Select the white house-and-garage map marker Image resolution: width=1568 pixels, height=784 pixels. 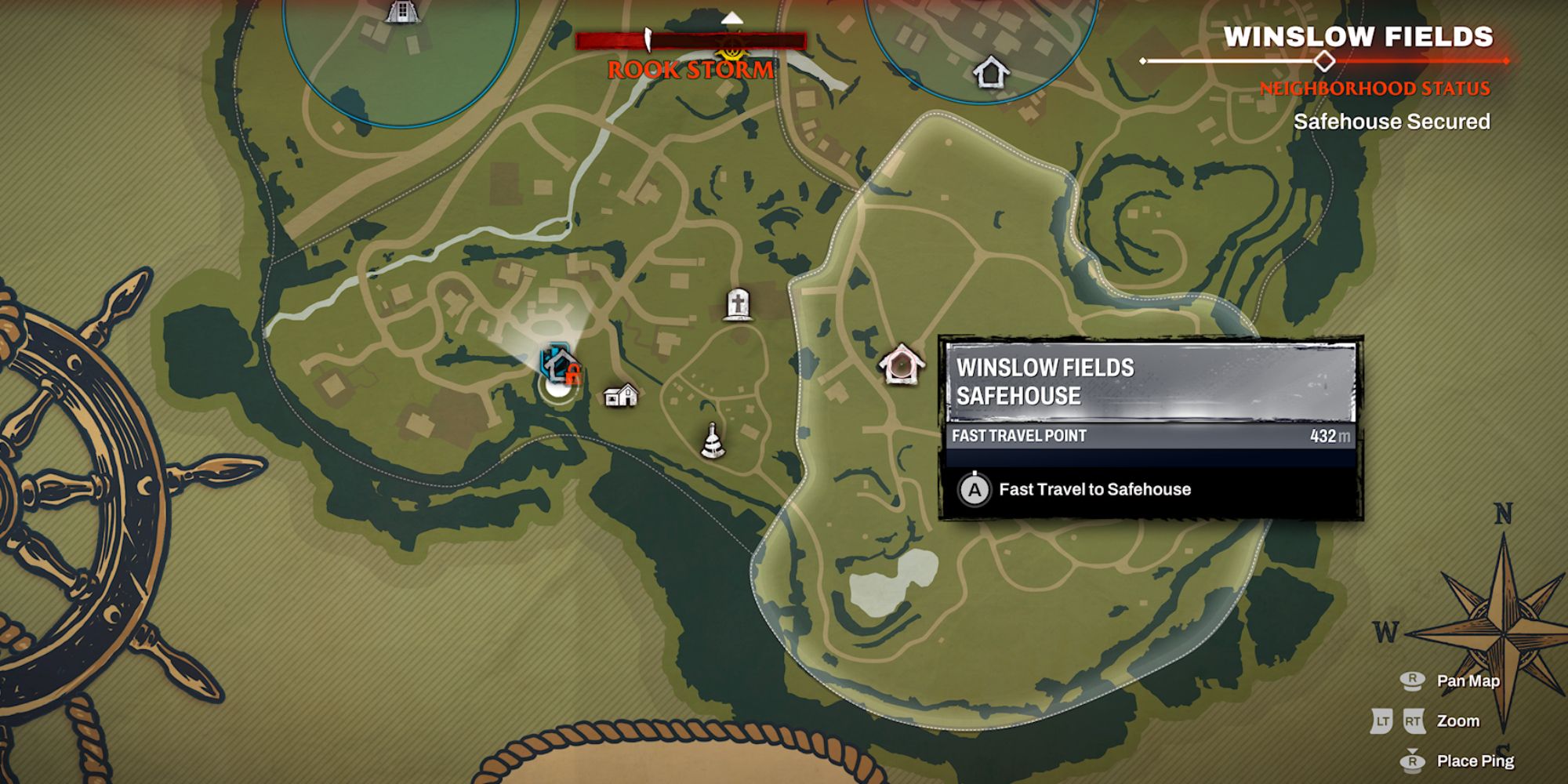(x=621, y=395)
